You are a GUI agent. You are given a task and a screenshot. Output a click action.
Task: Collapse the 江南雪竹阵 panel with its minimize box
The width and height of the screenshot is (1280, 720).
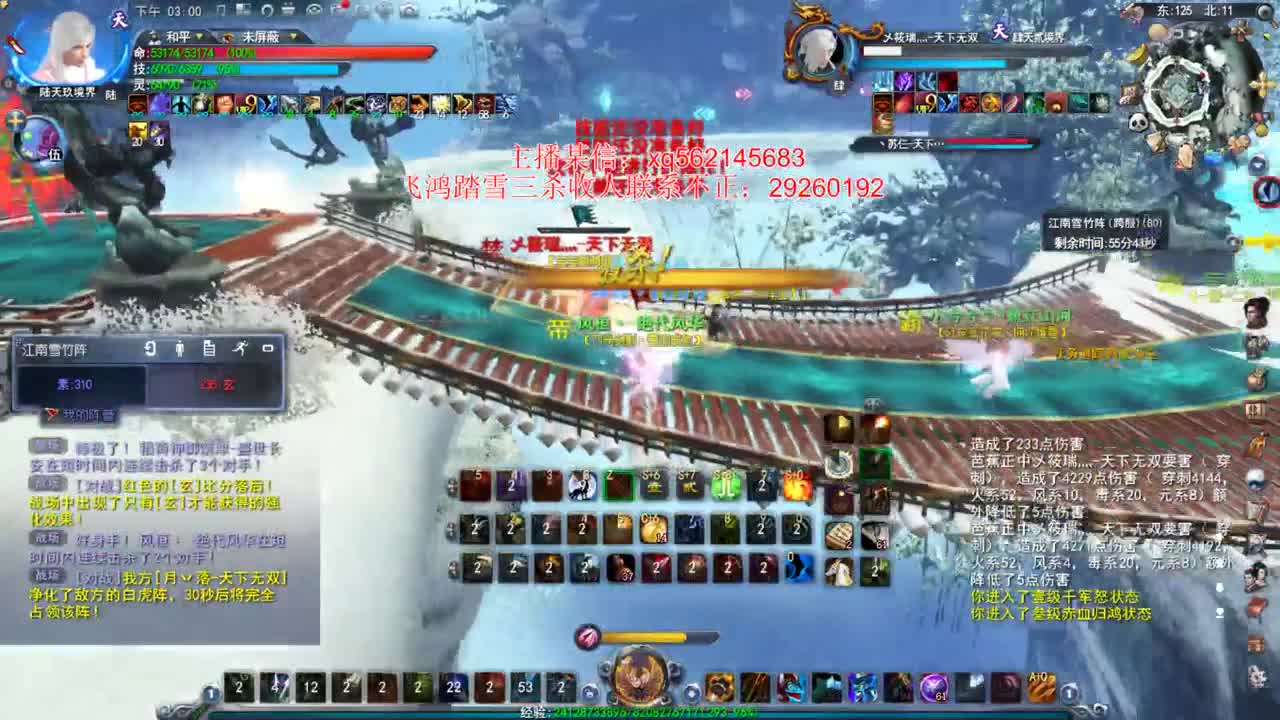click(x=269, y=349)
